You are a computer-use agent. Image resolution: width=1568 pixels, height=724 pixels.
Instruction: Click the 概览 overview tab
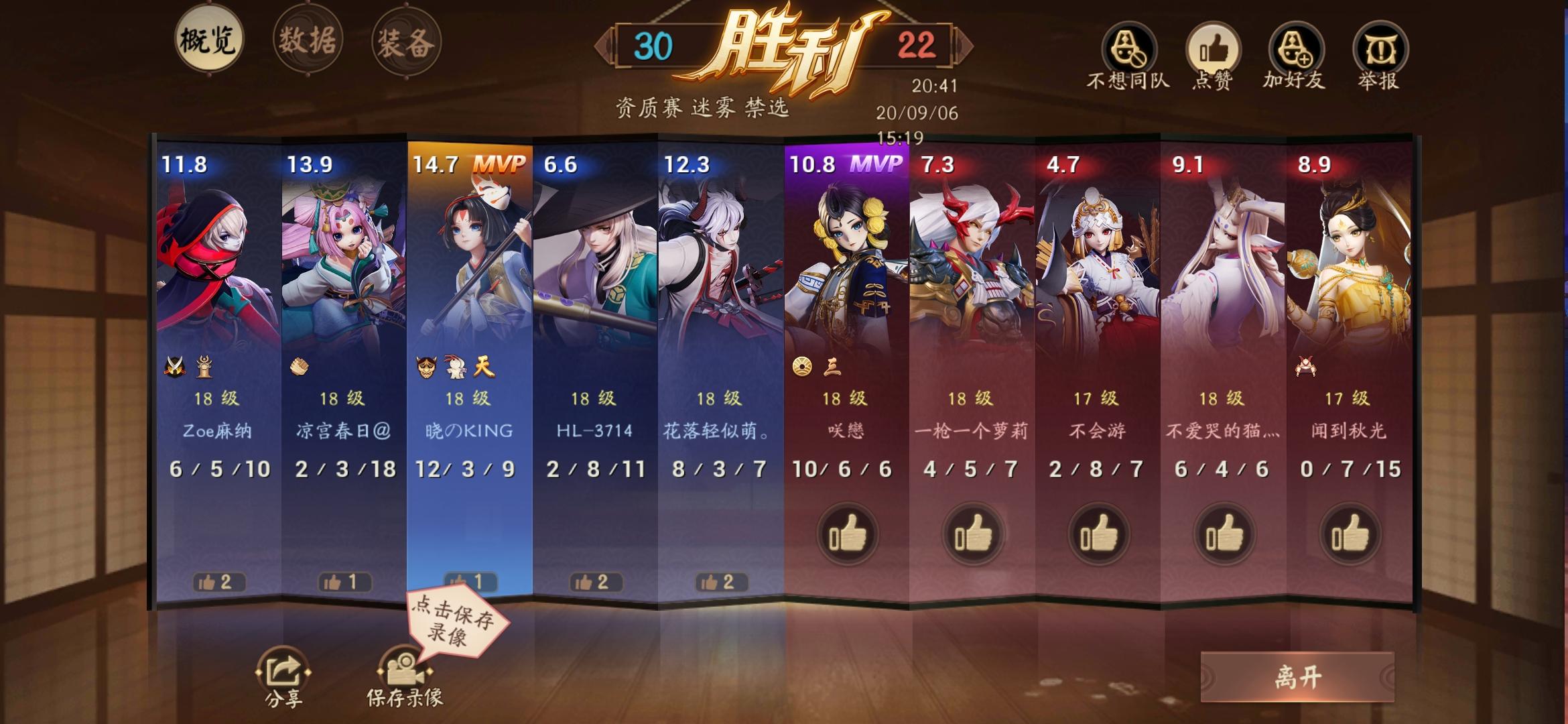pos(208,40)
